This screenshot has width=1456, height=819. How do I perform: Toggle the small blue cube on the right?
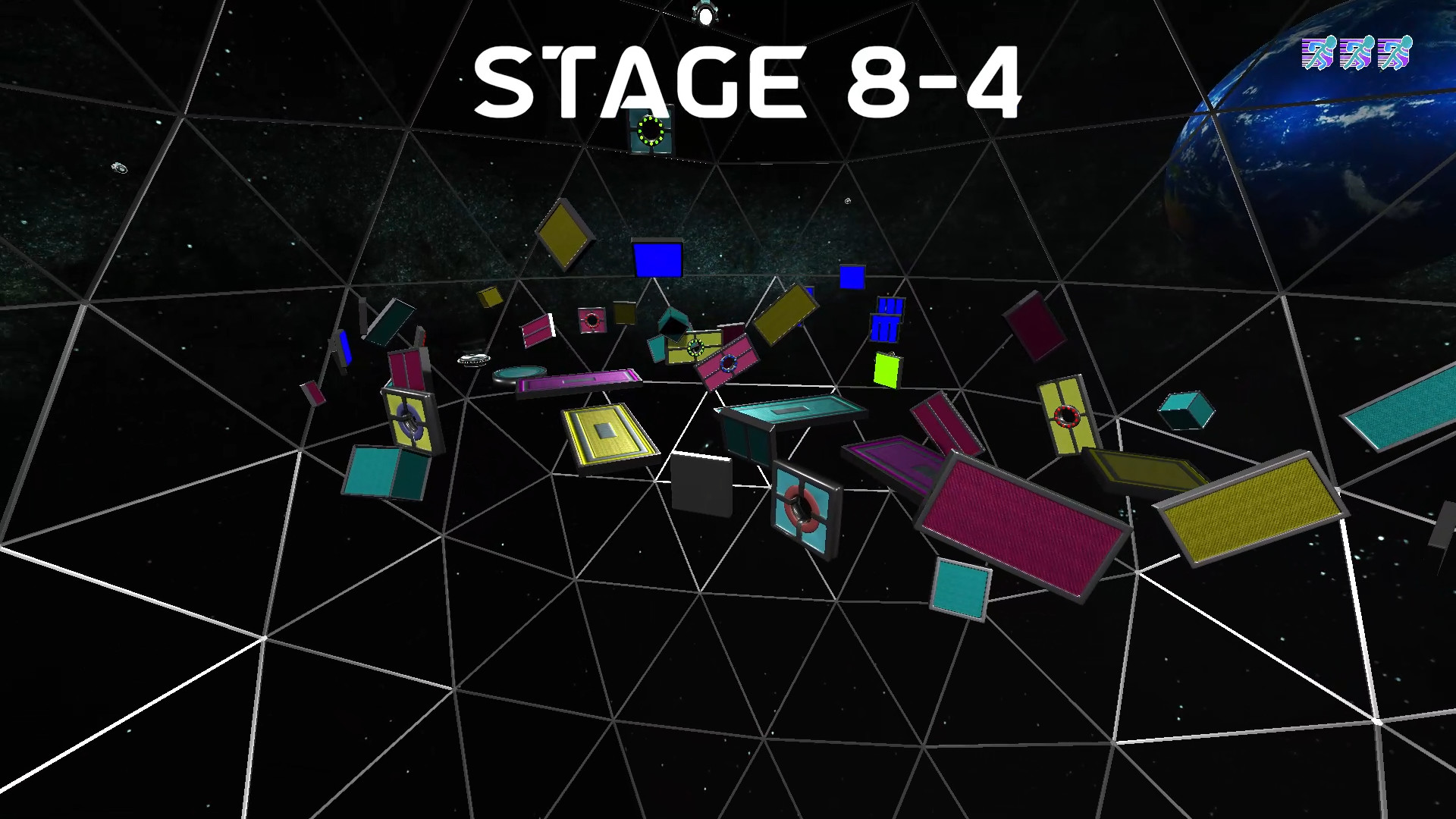[x=853, y=276]
